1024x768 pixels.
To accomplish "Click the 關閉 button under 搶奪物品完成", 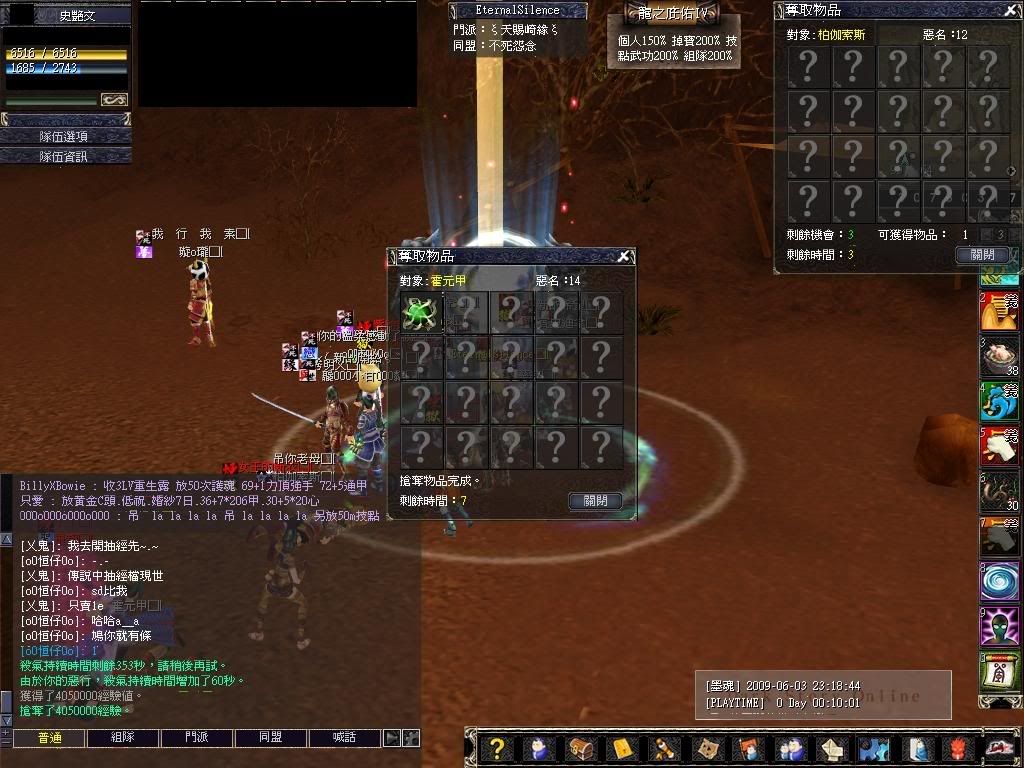I will coord(595,501).
